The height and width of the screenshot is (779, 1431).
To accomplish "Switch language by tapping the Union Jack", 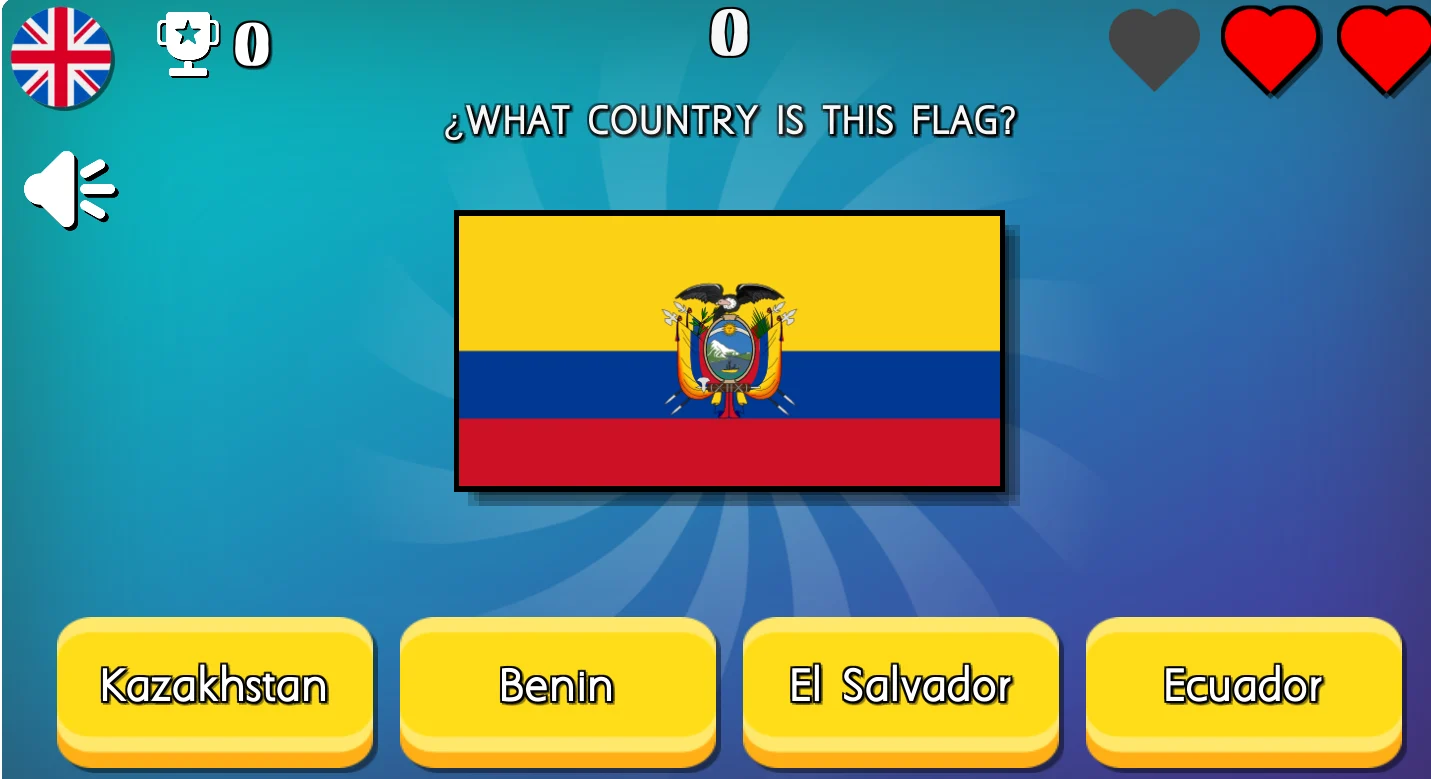I will tap(62, 57).
